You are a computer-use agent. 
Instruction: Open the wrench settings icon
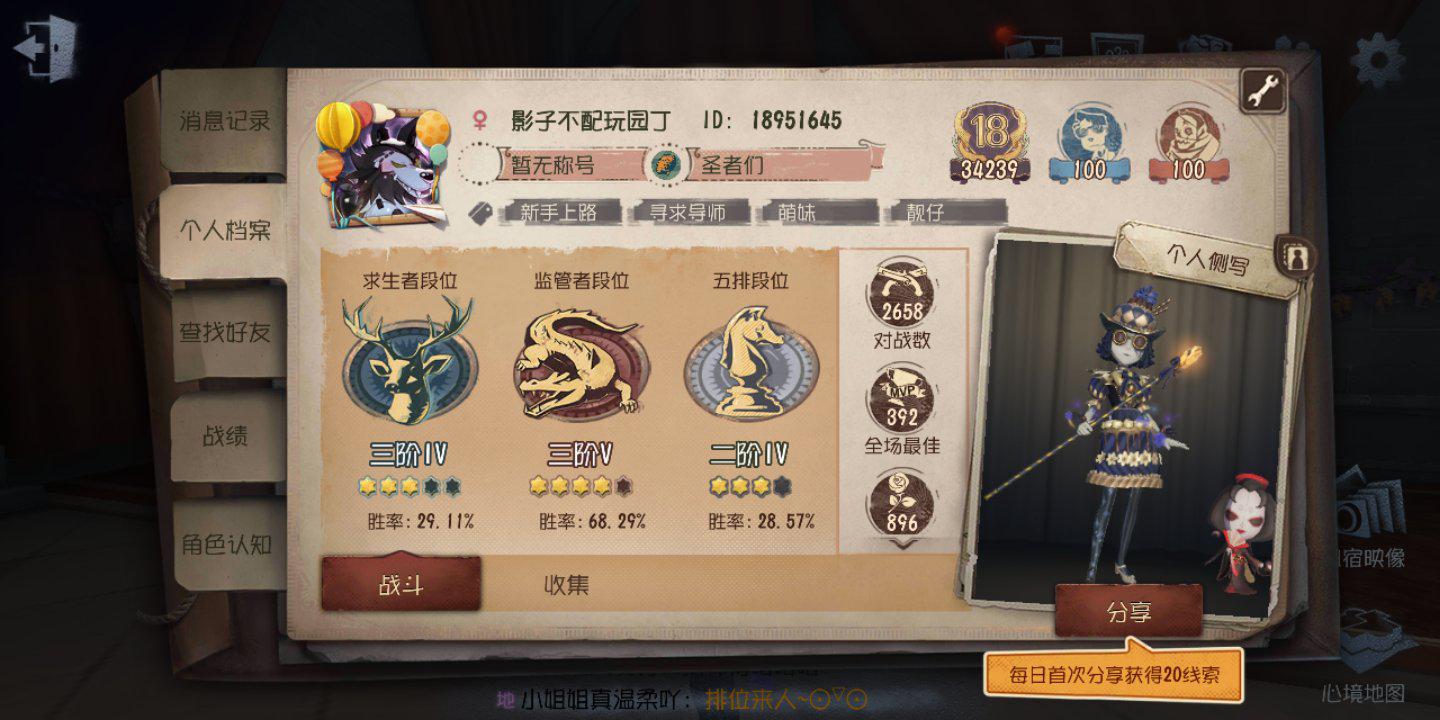tap(1262, 88)
